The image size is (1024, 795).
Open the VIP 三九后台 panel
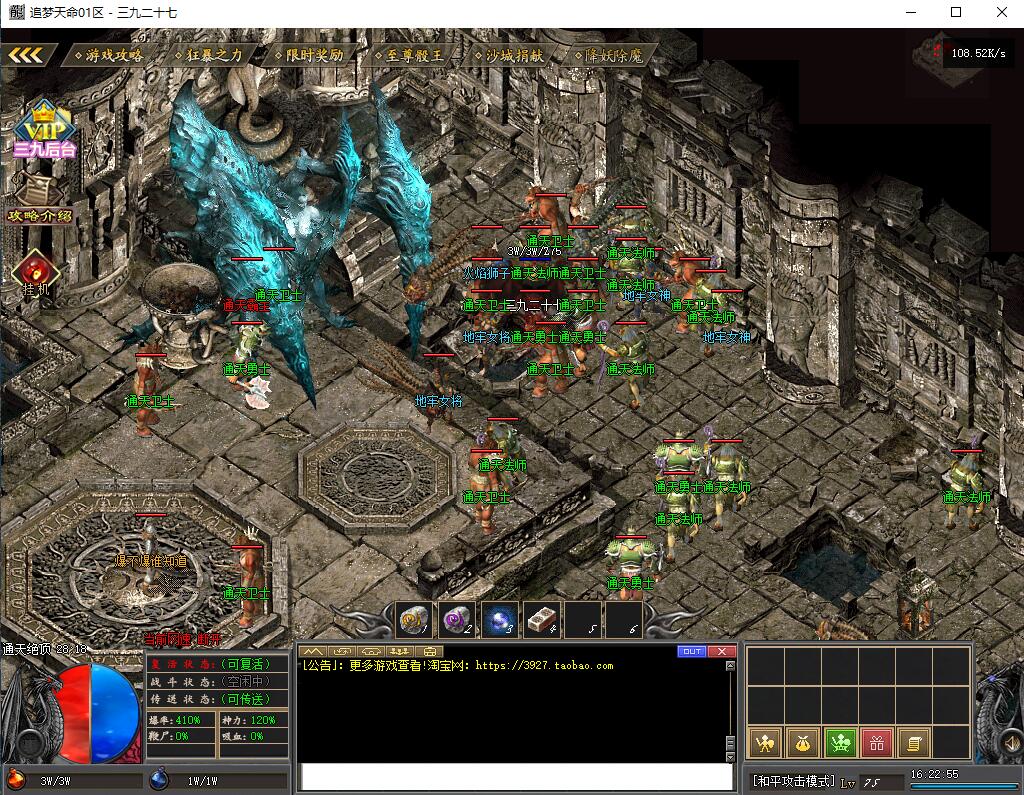point(44,132)
